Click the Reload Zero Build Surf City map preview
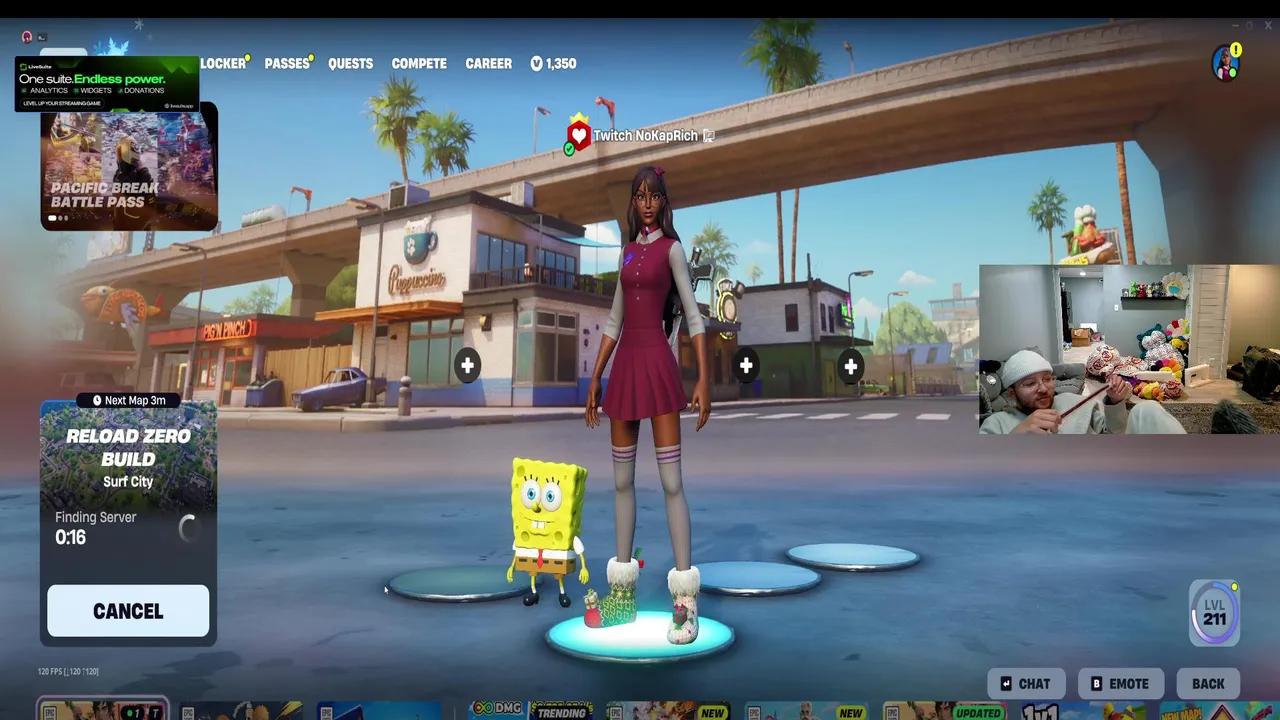This screenshot has width=1280, height=720. coord(128,455)
